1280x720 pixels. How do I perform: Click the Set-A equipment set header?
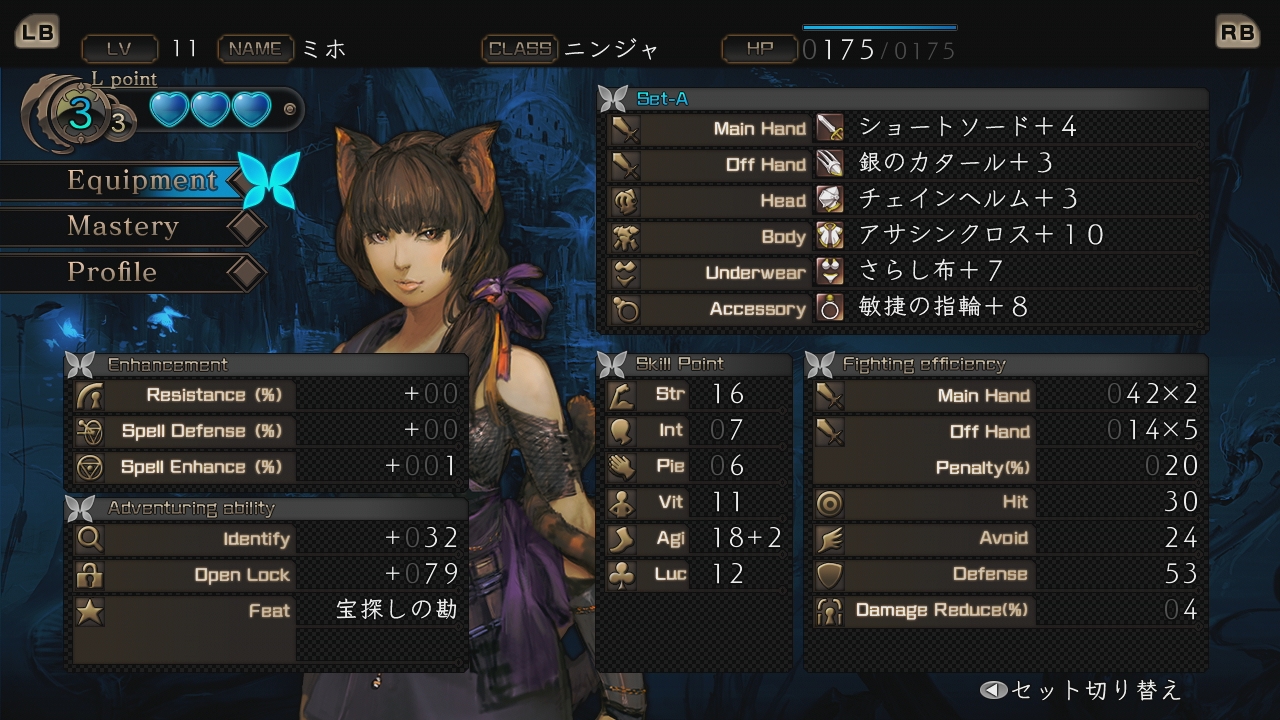pos(662,99)
